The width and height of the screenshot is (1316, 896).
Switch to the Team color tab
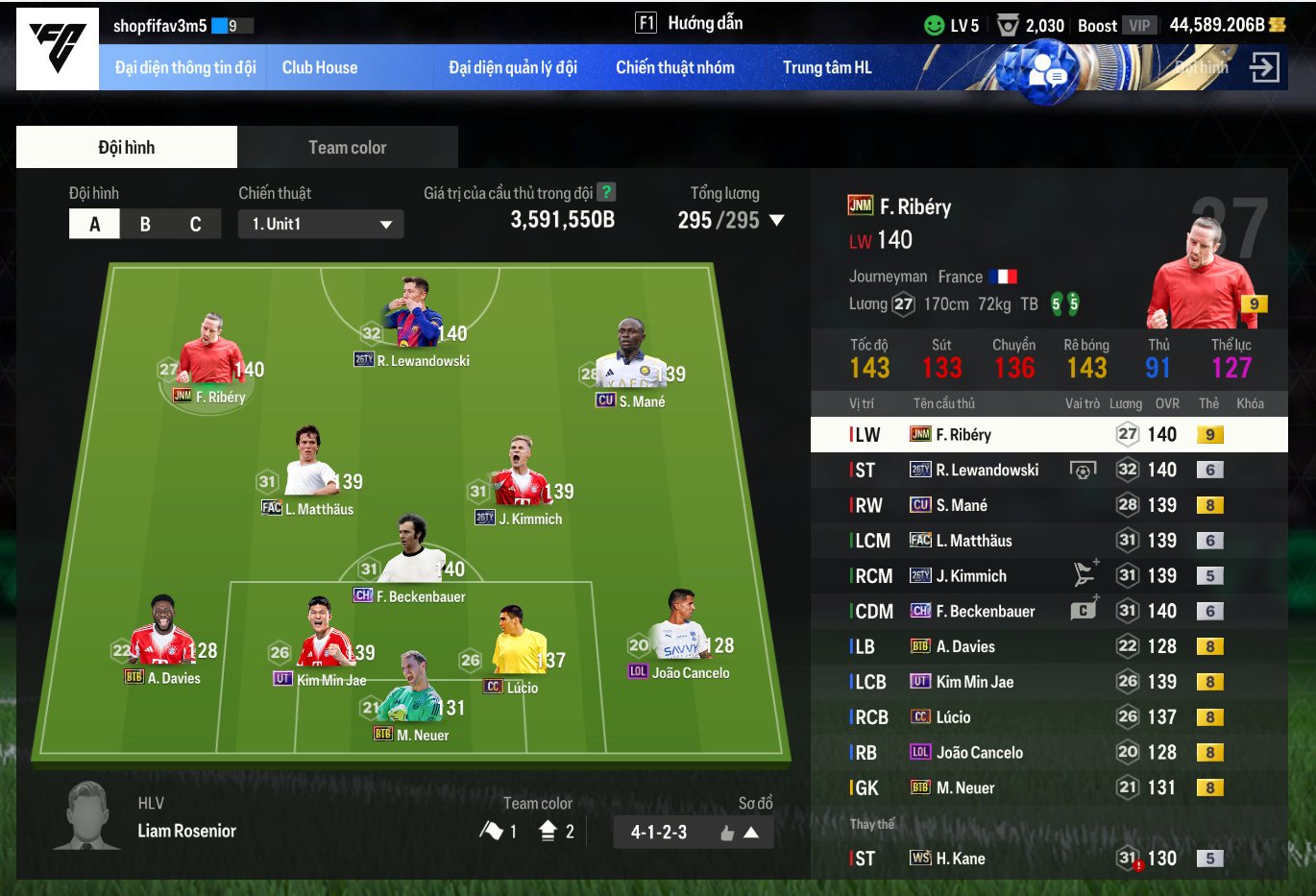pyautogui.click(x=347, y=147)
